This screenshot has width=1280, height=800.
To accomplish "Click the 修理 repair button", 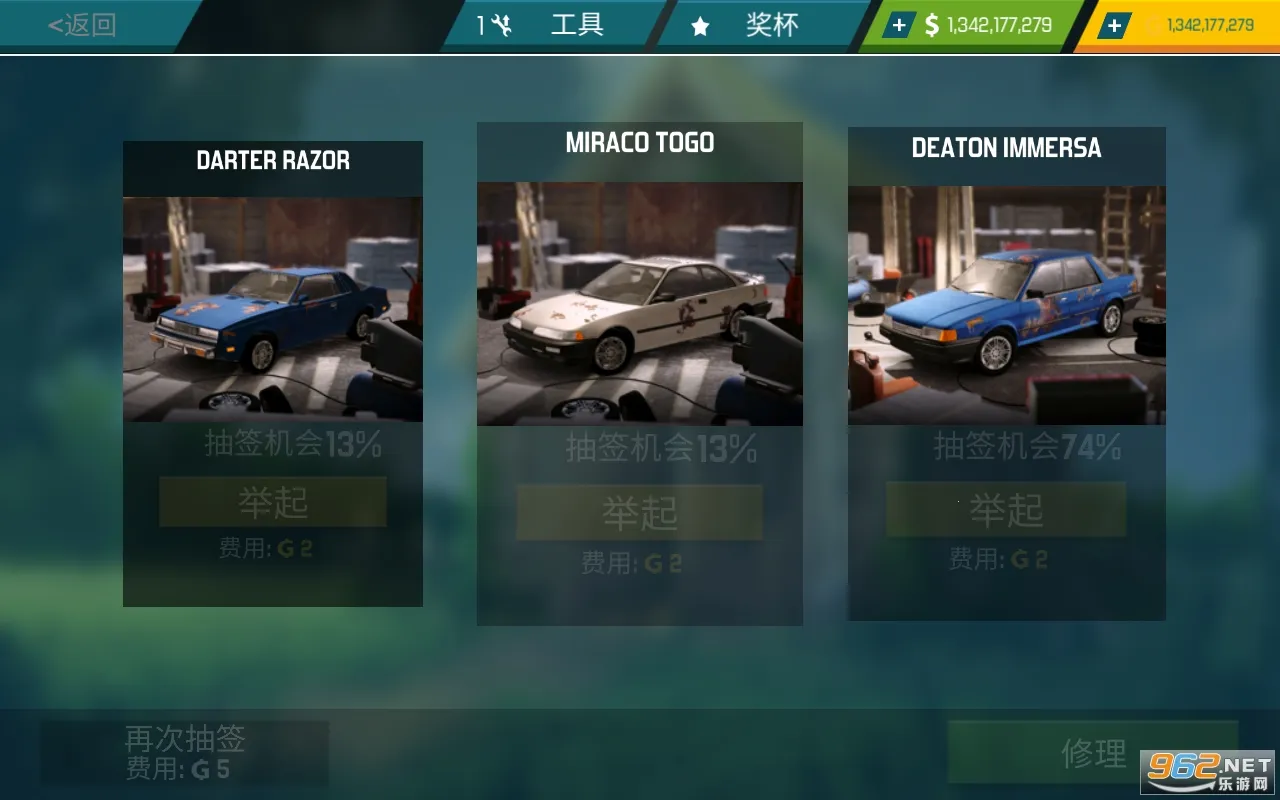I will pyautogui.click(x=1093, y=752).
